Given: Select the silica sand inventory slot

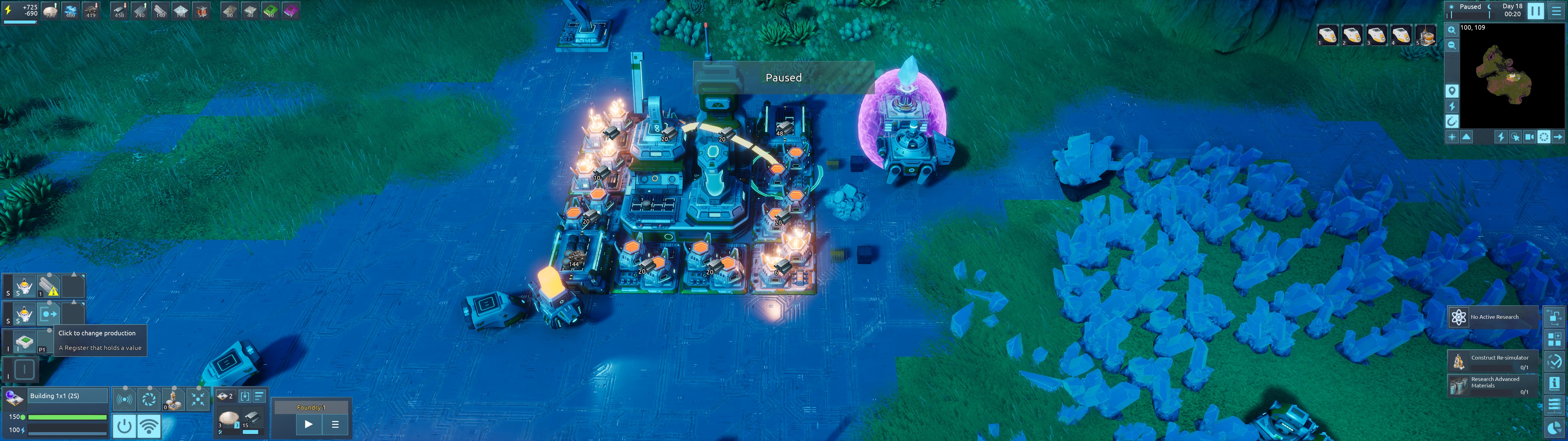Looking at the screenshot, I should tap(229, 420).
